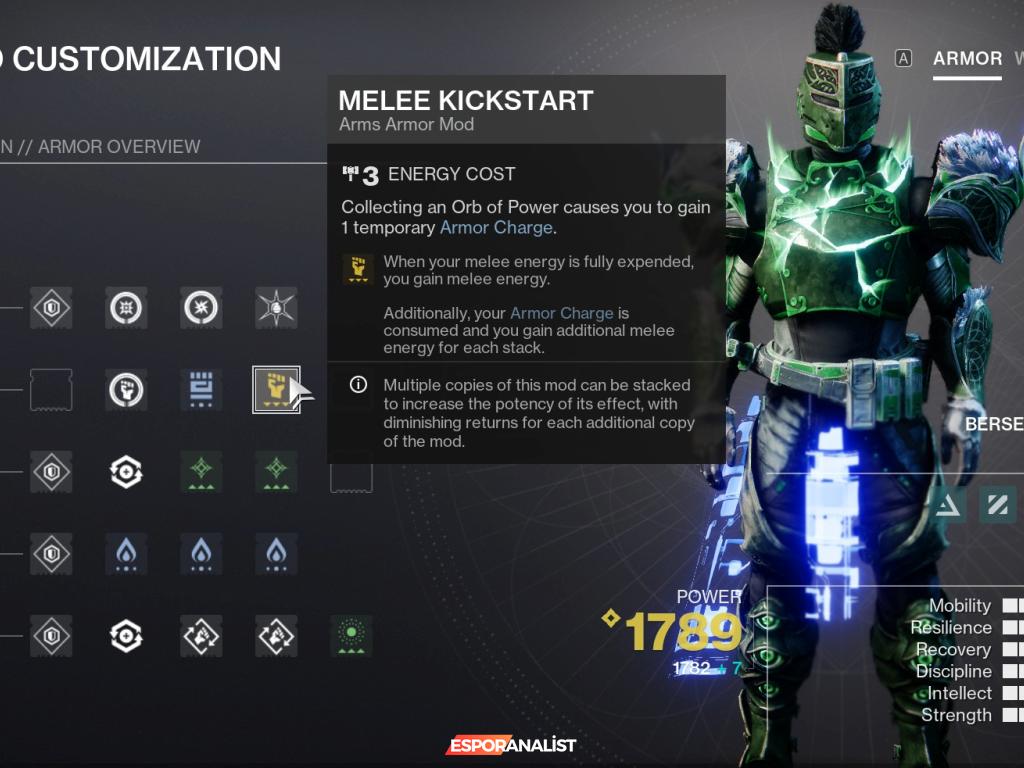The image size is (1024, 768).
Task: Select the highlighted Melee Kickstart mod
Action: tap(276, 390)
